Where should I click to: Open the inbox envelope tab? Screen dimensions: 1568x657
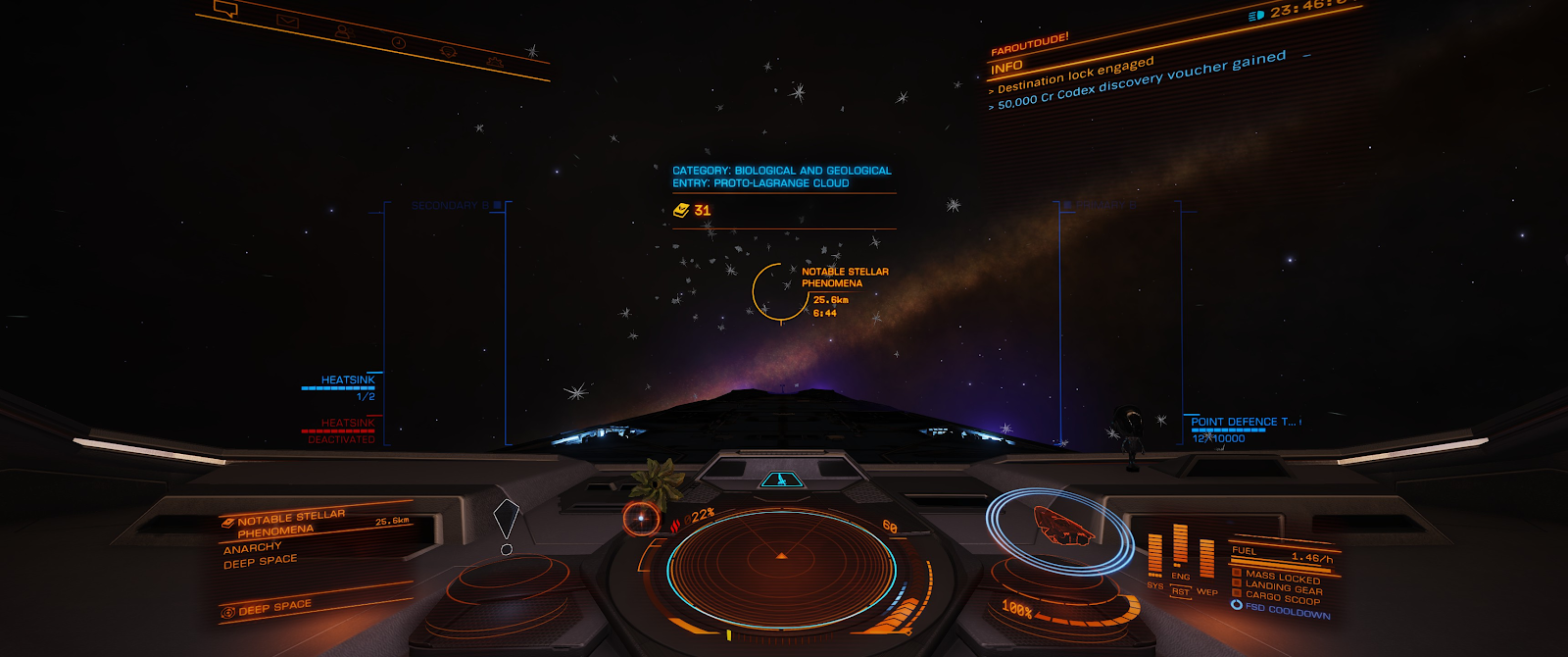pos(286,21)
